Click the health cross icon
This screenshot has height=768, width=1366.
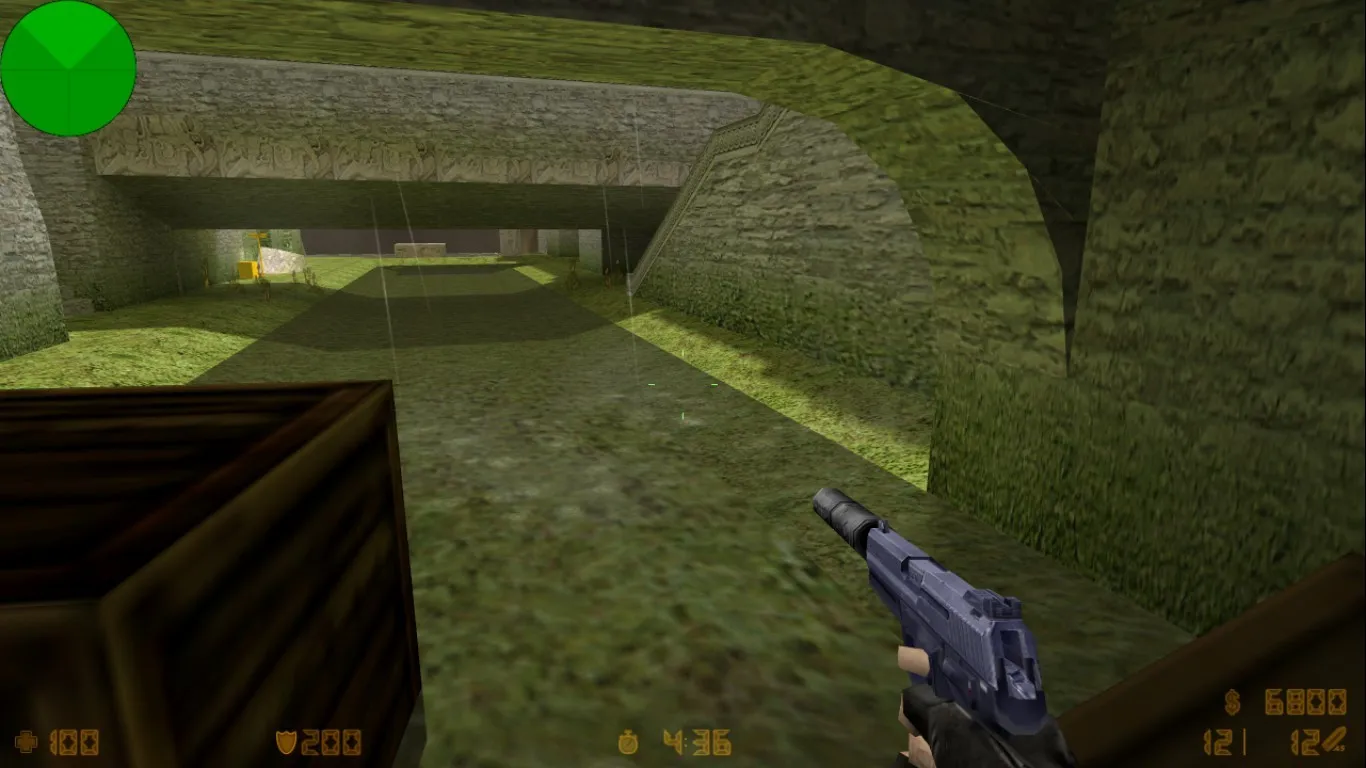click(x=28, y=742)
